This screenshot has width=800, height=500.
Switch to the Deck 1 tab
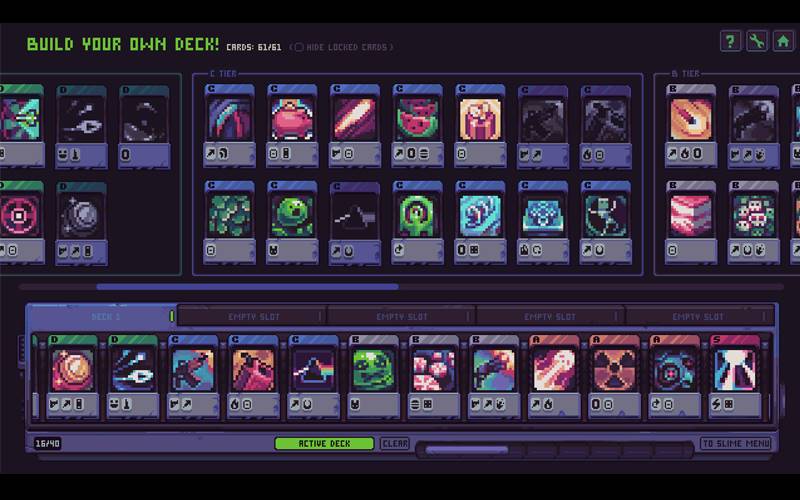coord(105,316)
